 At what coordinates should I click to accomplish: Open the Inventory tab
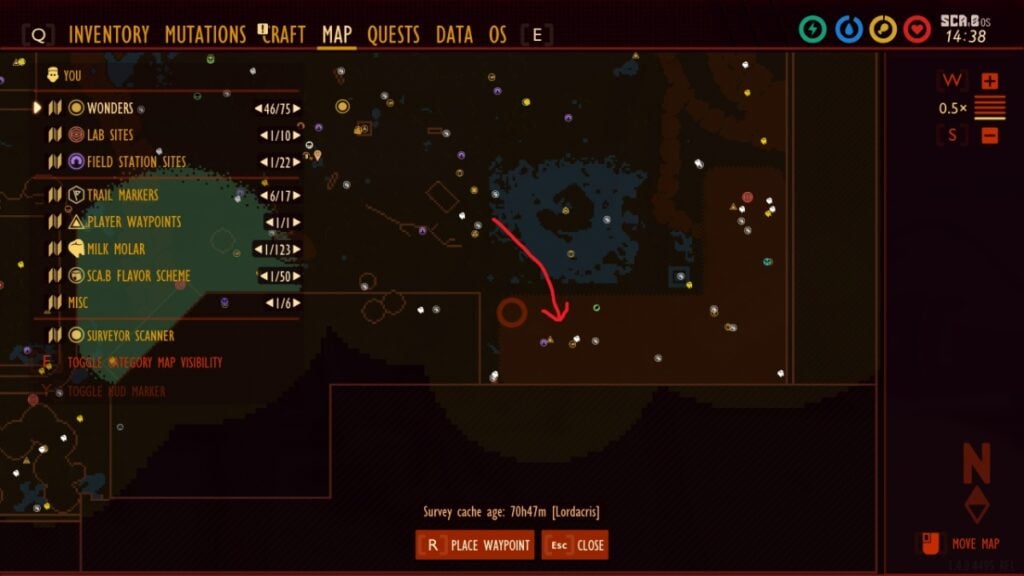(x=109, y=35)
